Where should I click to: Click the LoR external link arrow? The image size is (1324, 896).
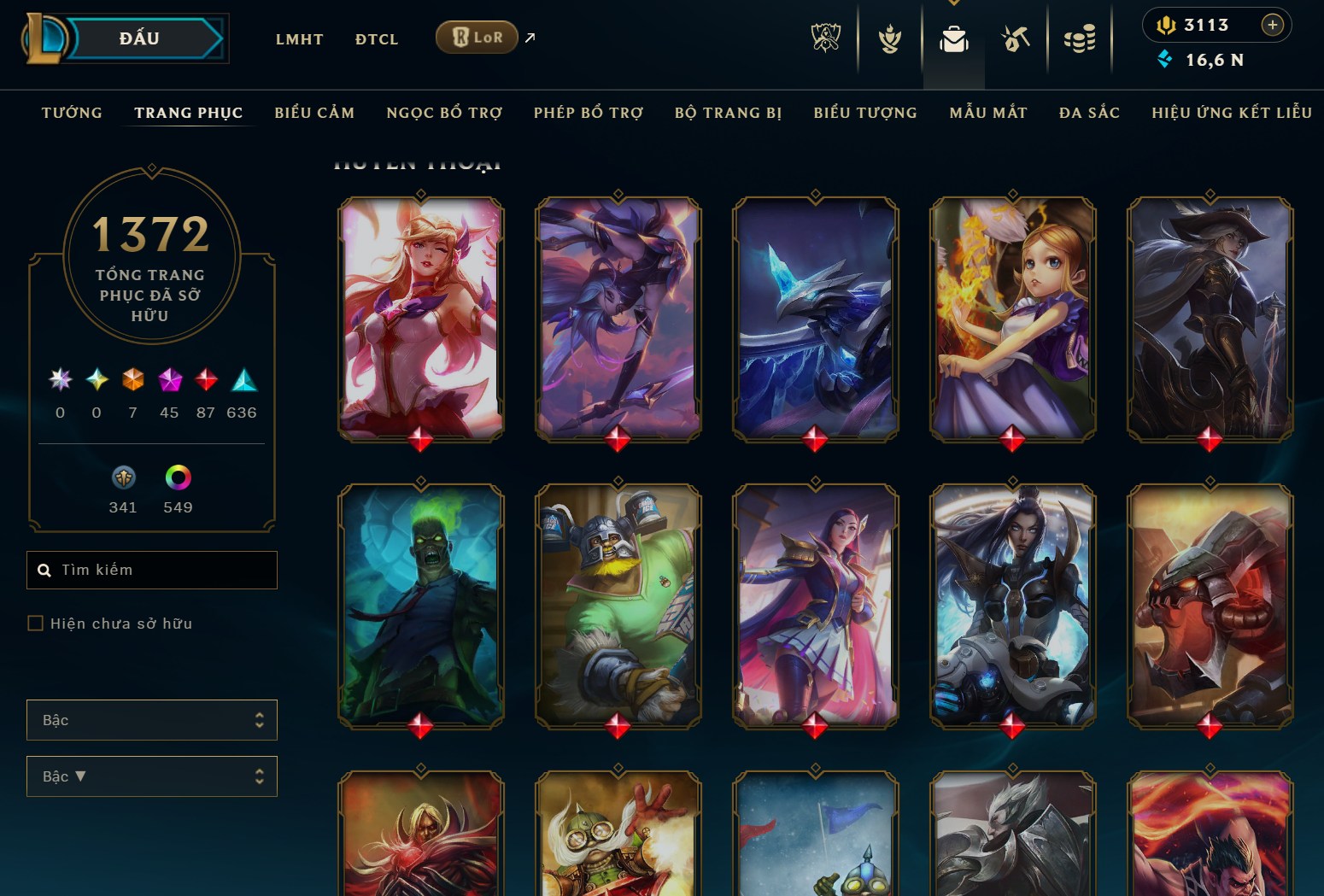[529, 38]
